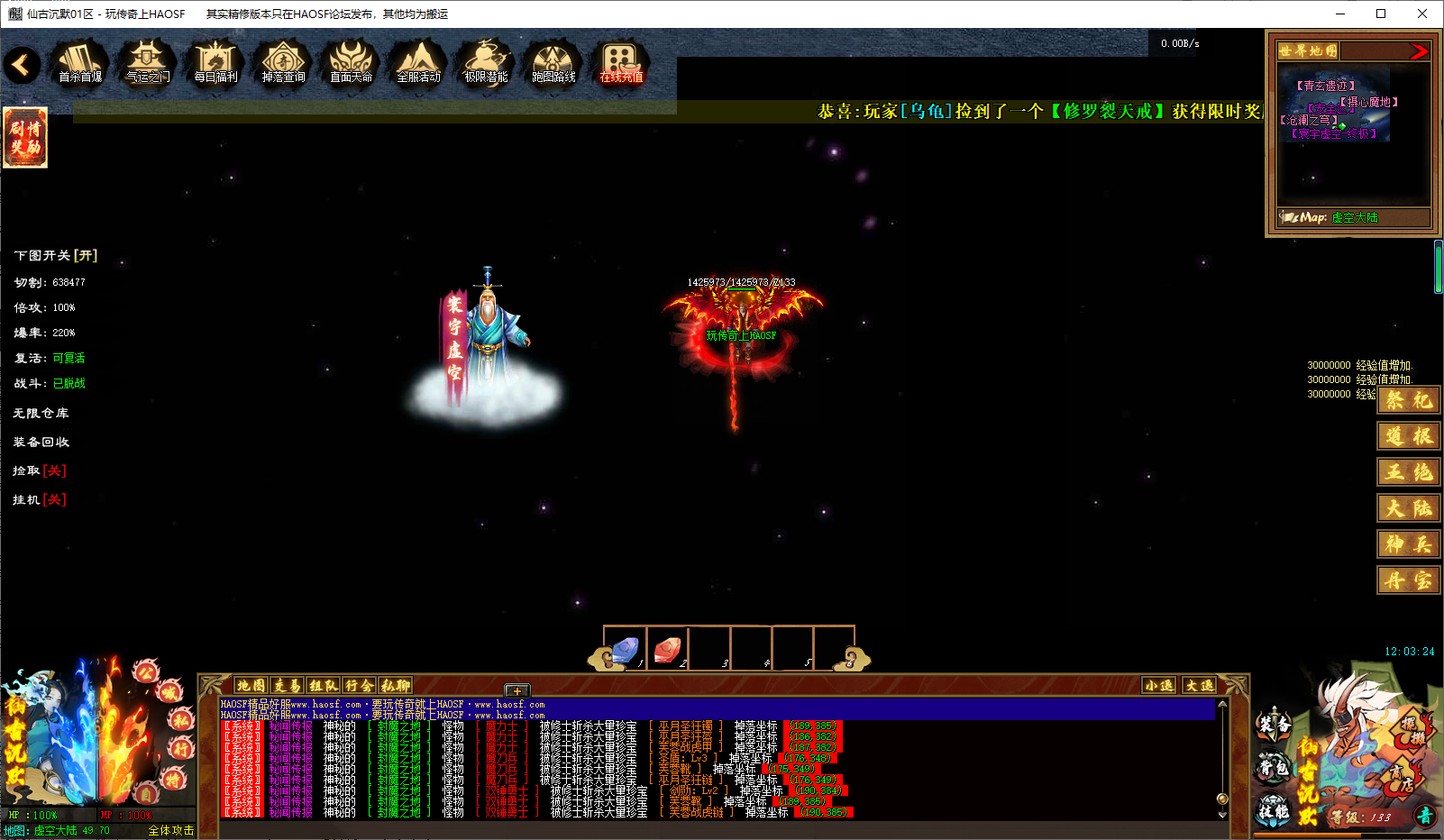
Task: Open the 背包 backpack
Action: pyautogui.click(x=1274, y=768)
